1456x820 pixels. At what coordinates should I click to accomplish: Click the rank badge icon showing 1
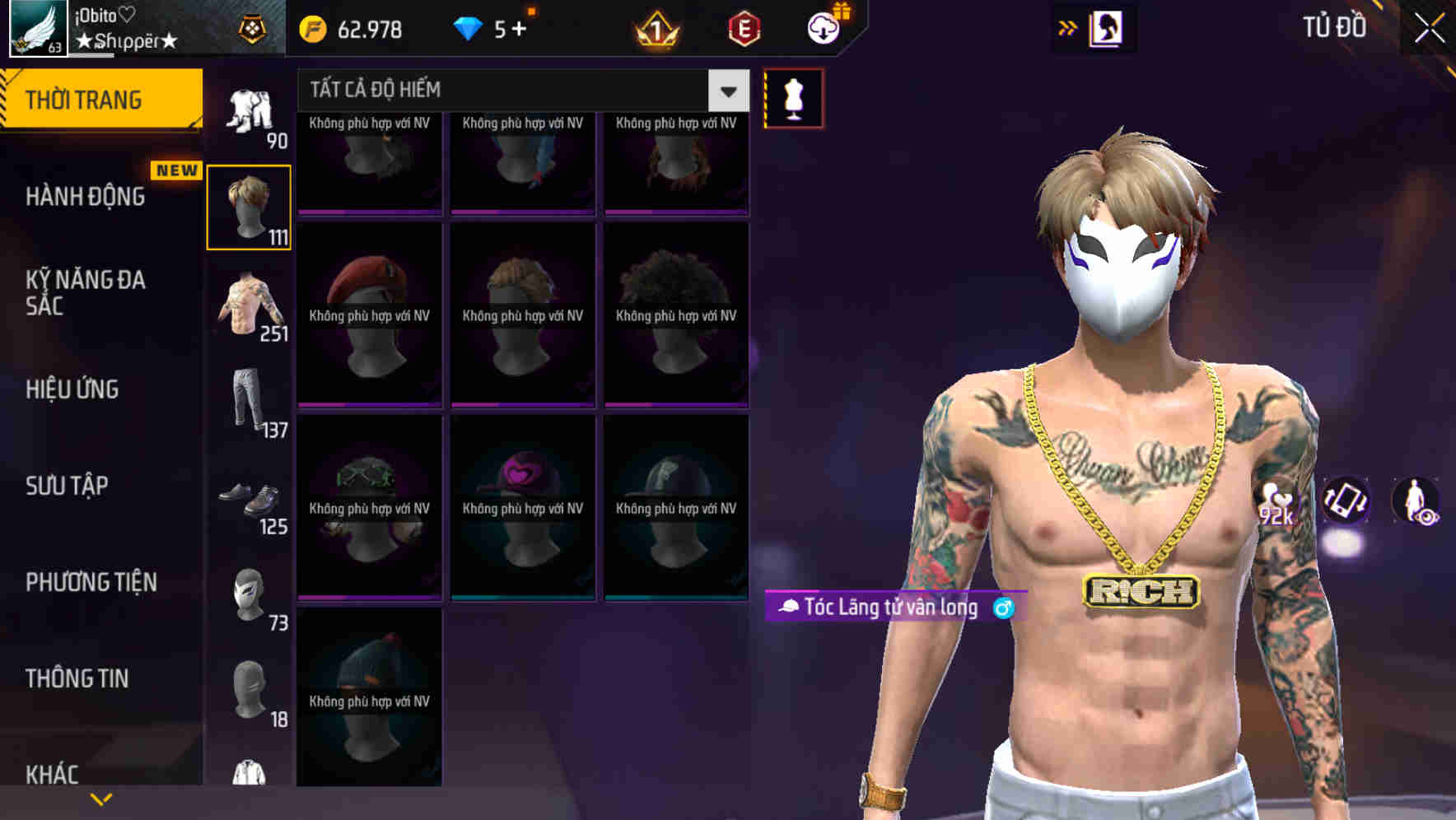(x=653, y=30)
